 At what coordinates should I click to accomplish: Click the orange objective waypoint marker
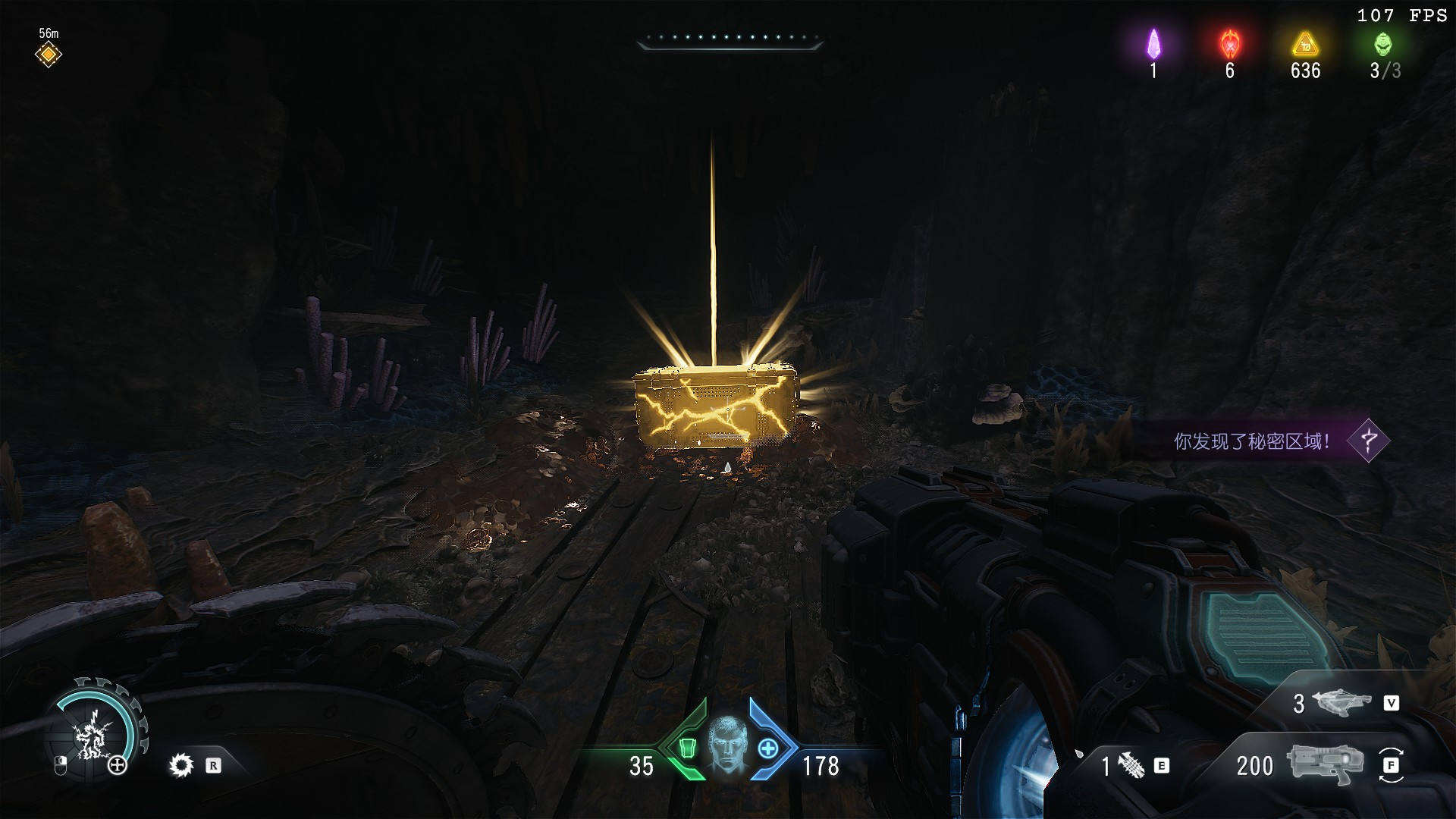click(48, 55)
